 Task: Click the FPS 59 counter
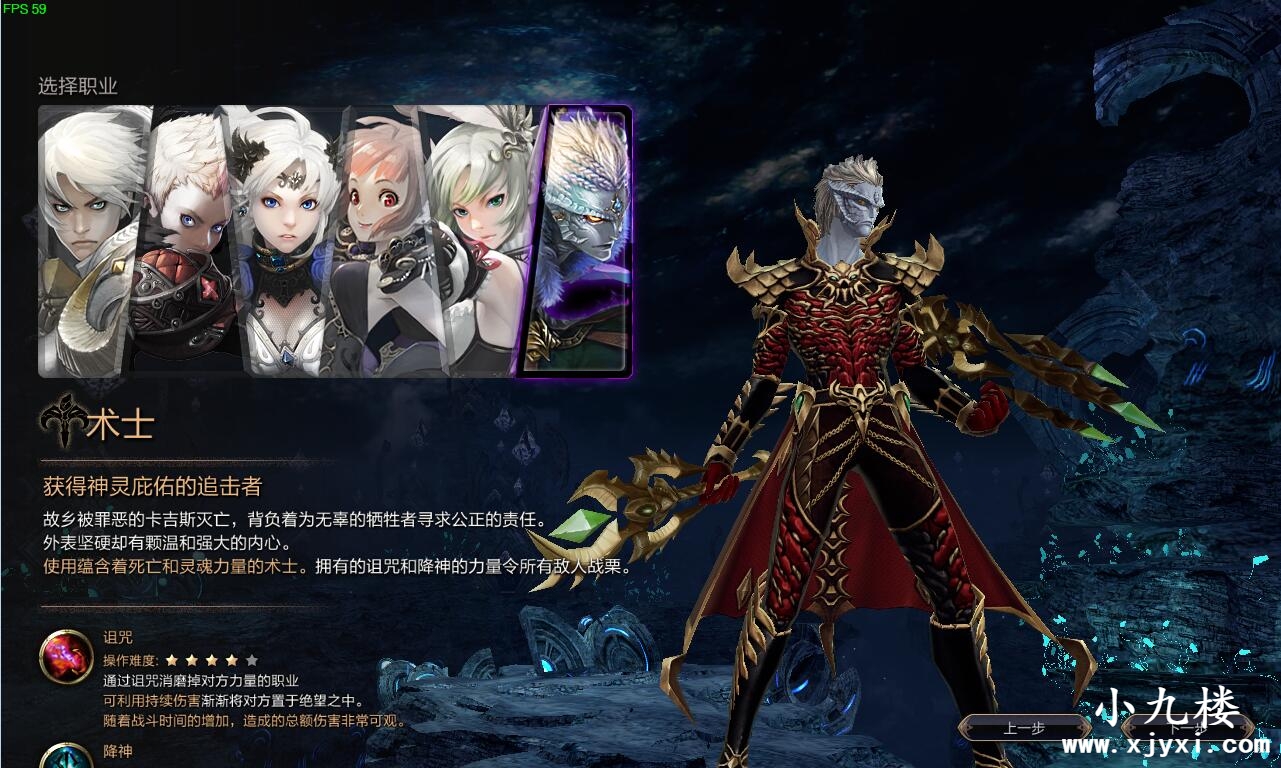coord(24,10)
